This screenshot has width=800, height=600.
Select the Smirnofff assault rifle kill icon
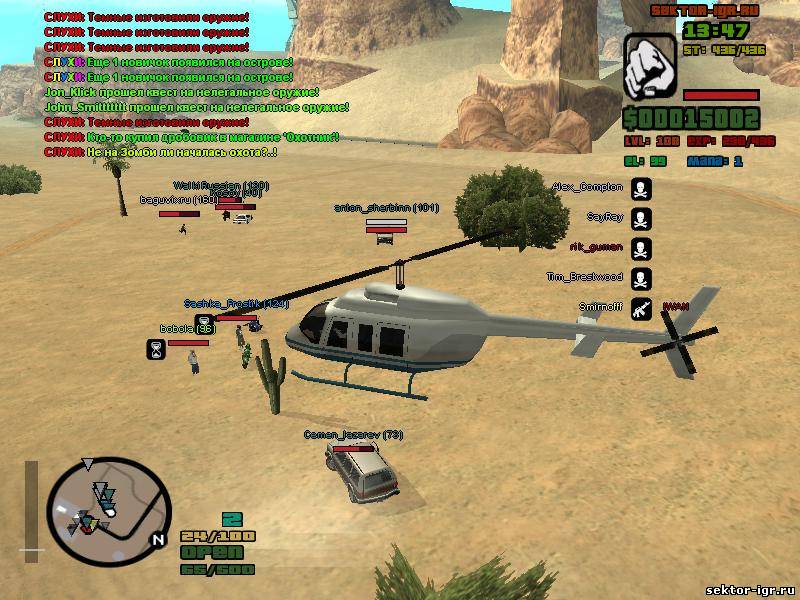(641, 309)
